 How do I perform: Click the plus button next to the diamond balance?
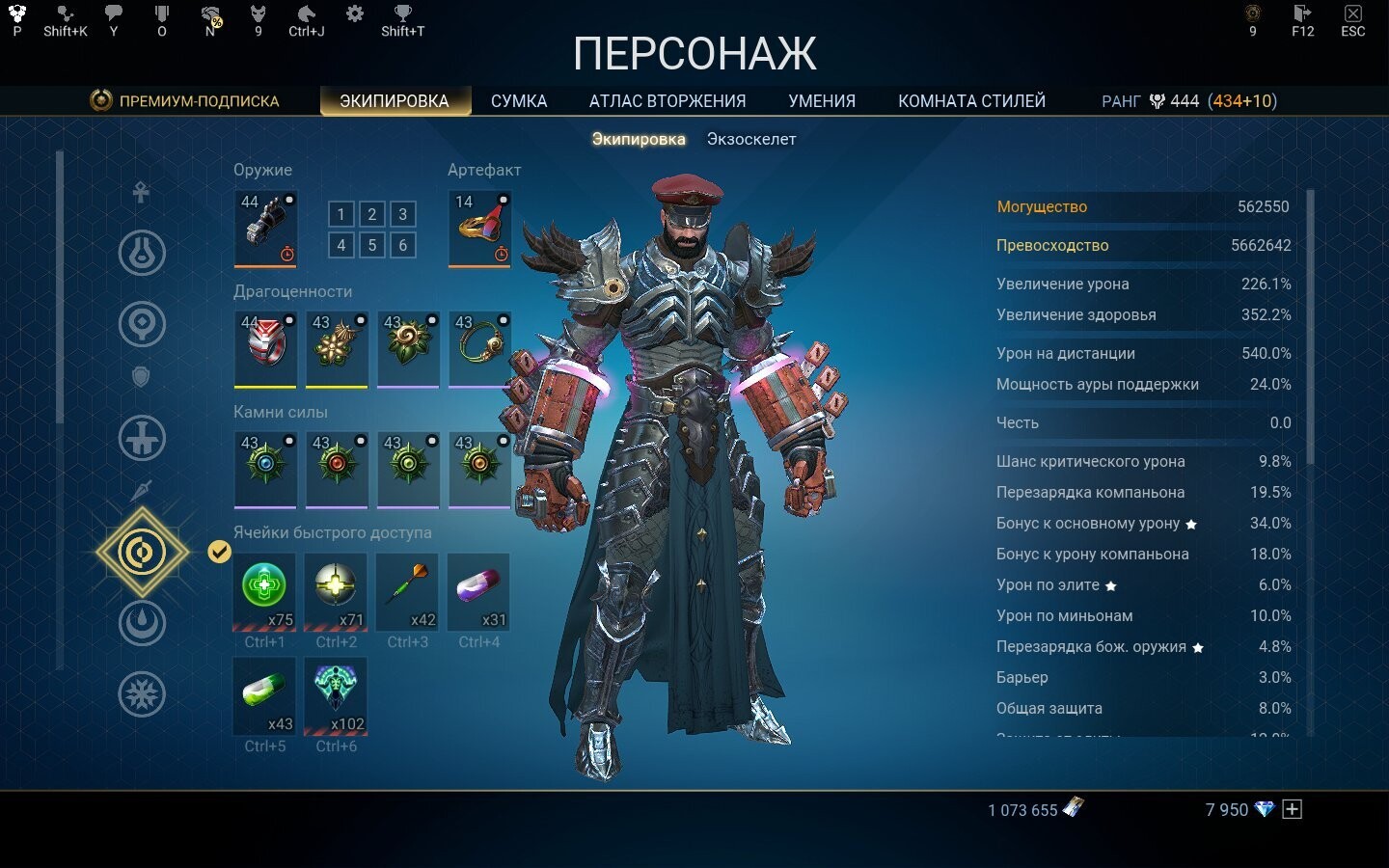point(1290,810)
